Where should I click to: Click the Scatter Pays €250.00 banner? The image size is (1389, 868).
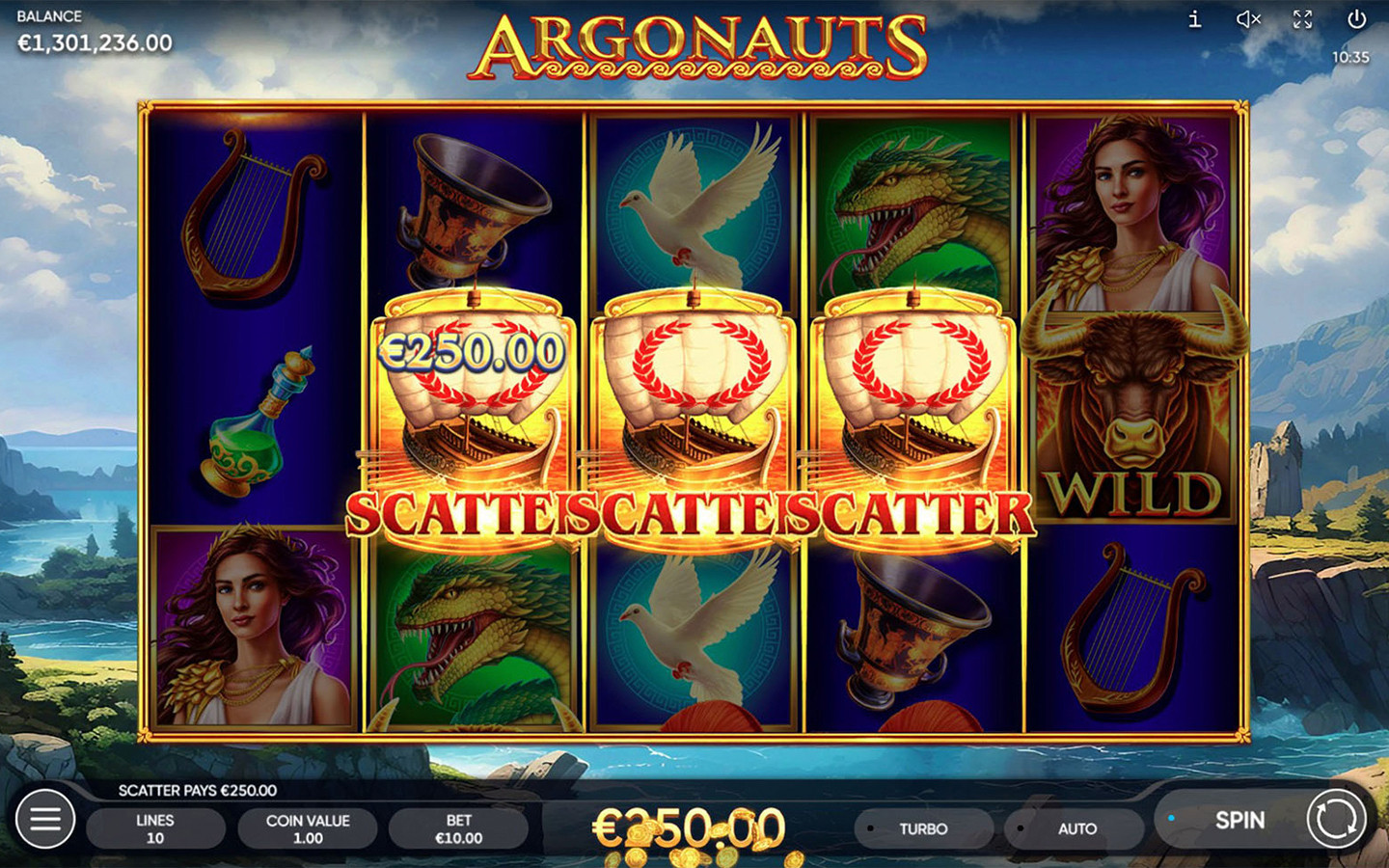tap(198, 790)
